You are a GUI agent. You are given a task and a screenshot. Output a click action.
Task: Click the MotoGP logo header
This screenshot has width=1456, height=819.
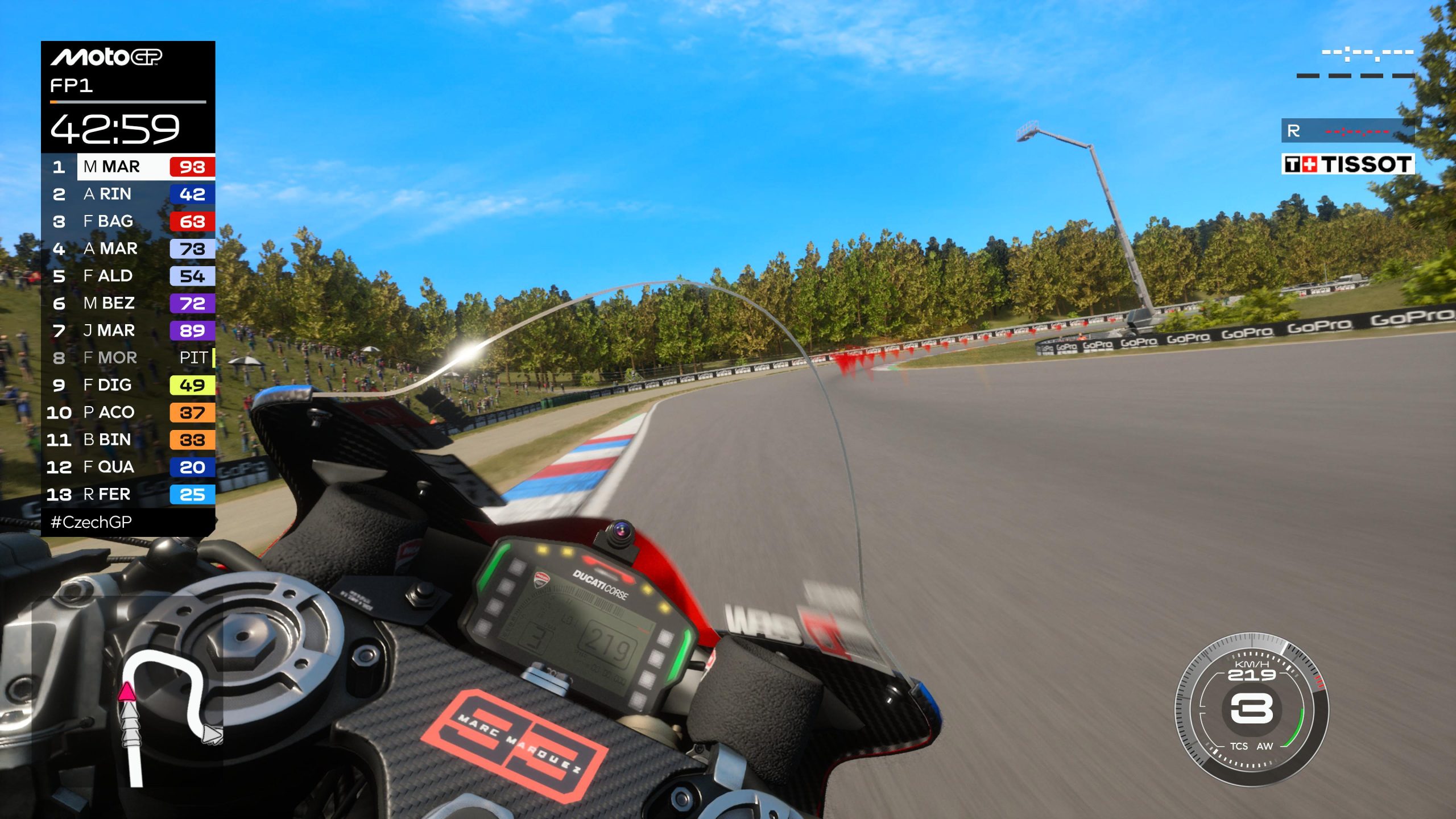[106, 57]
